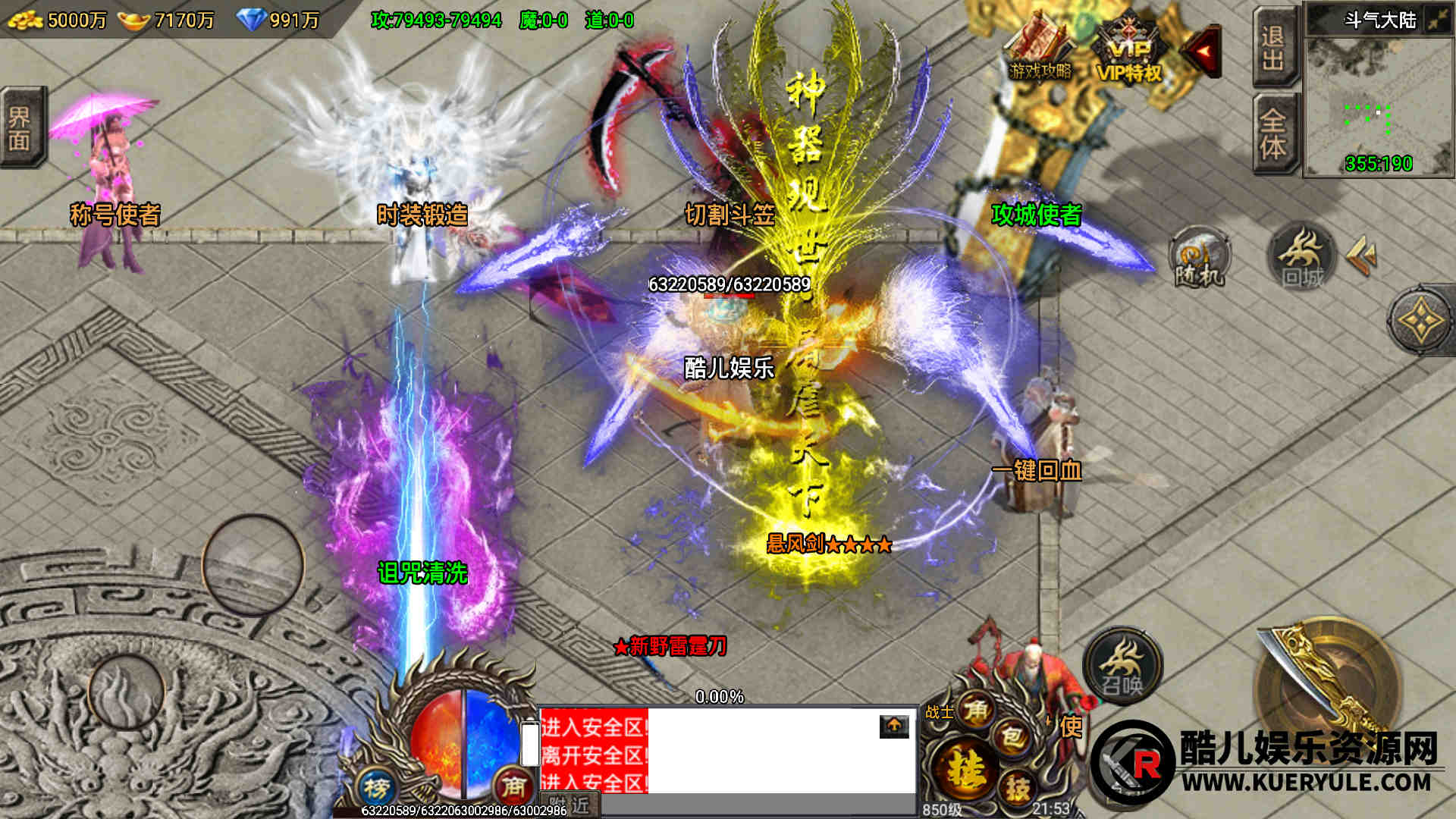The width and height of the screenshot is (1456, 819).
Task: Select the 全体 target mode button
Action: [x=1272, y=134]
